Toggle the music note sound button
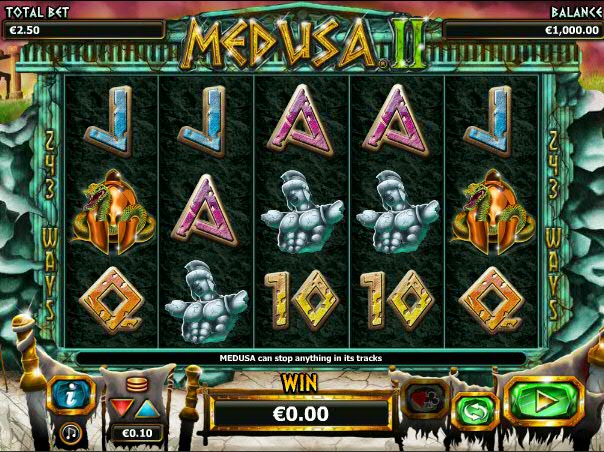The image size is (604, 452). (71, 433)
